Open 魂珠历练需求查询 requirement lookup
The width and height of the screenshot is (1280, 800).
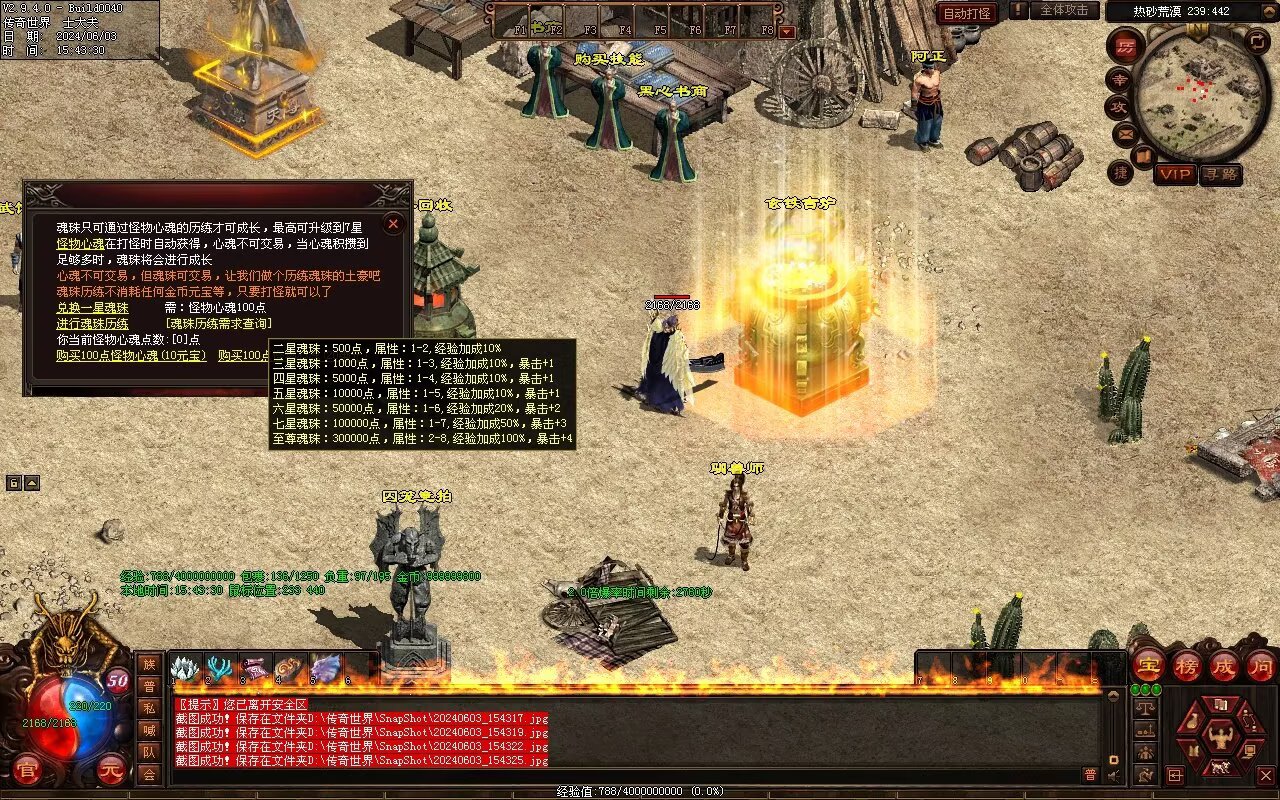[218, 324]
